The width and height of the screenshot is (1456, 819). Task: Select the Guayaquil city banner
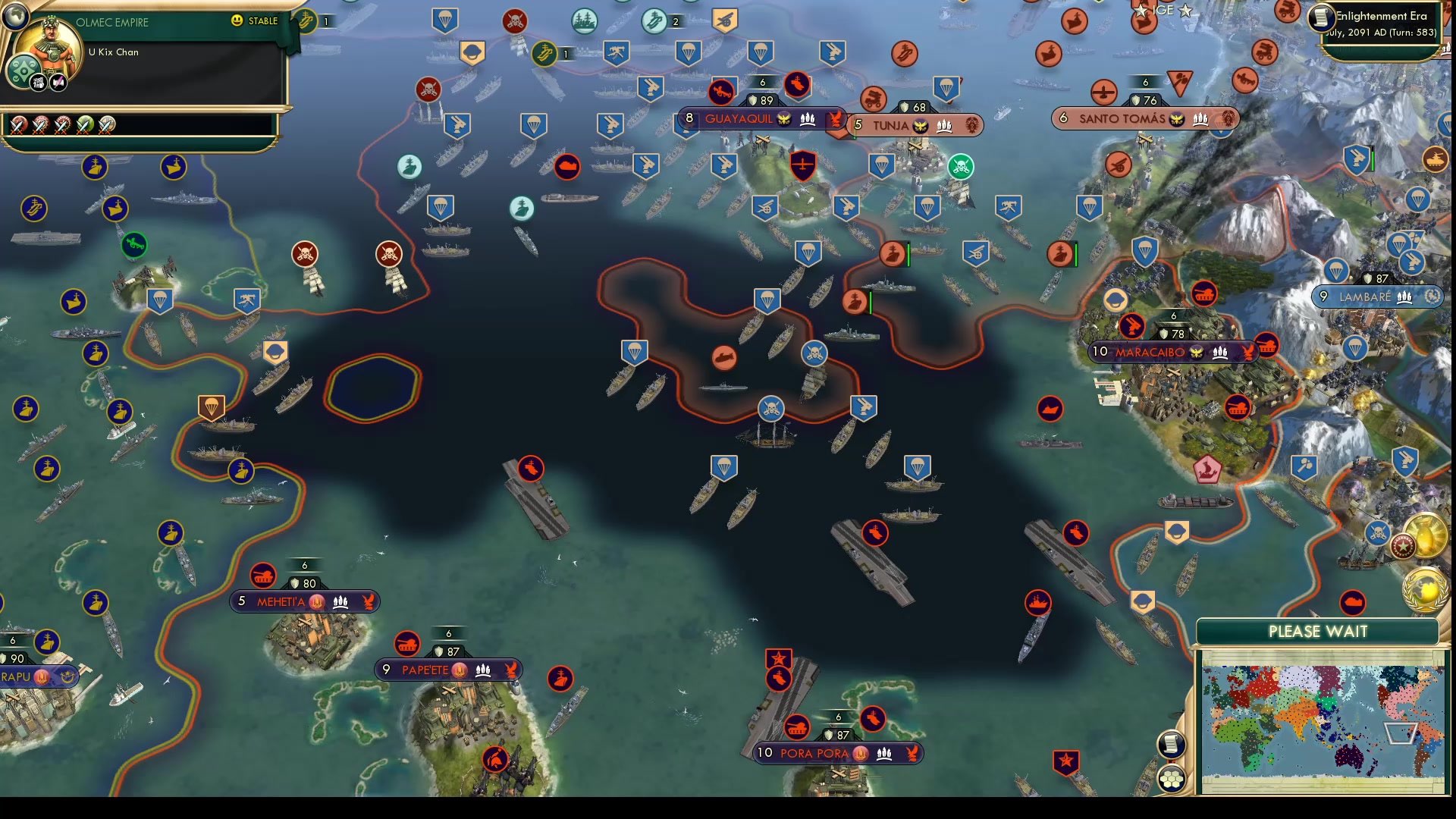[739, 118]
